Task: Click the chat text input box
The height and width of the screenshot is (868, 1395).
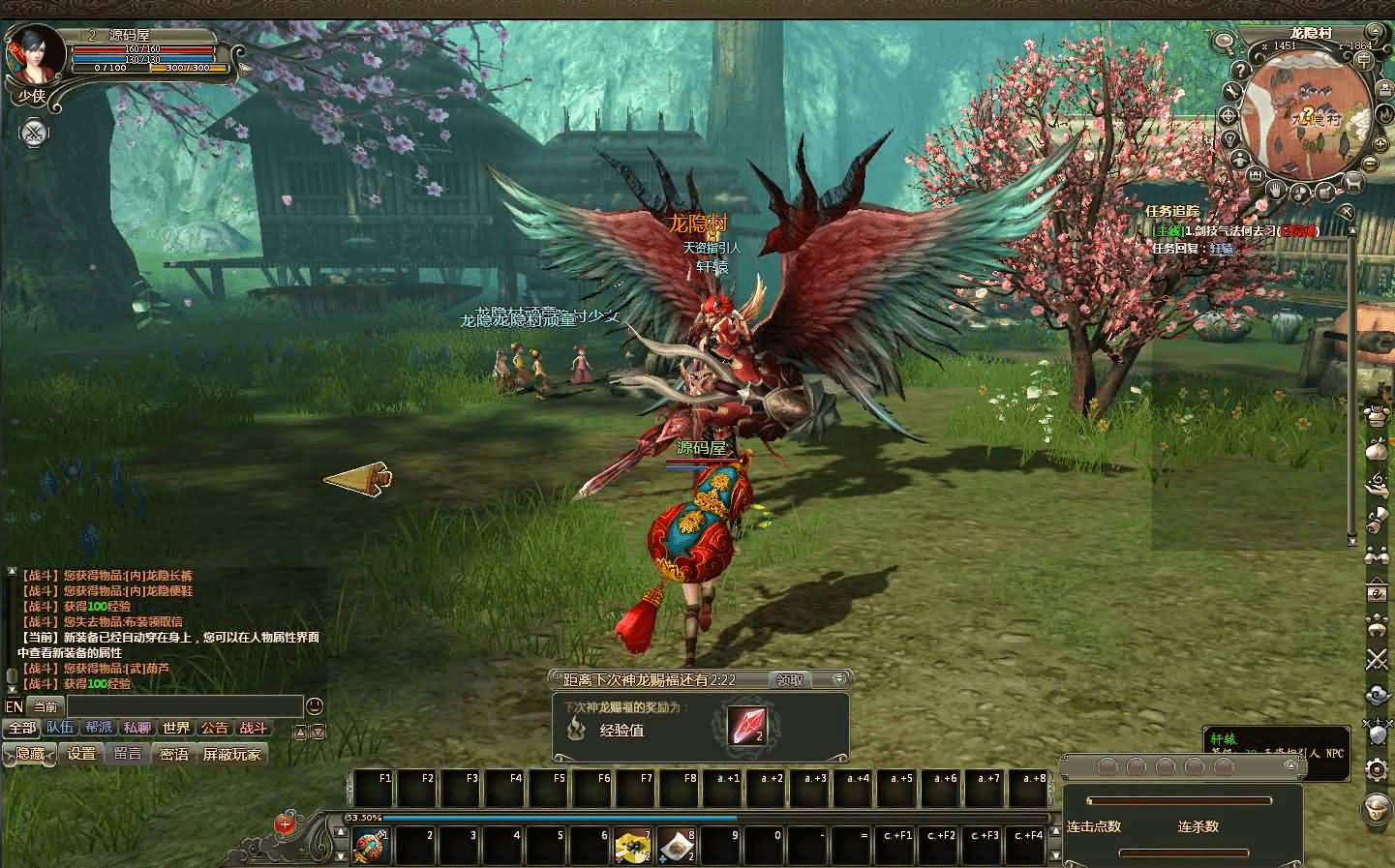Action: coord(184,707)
